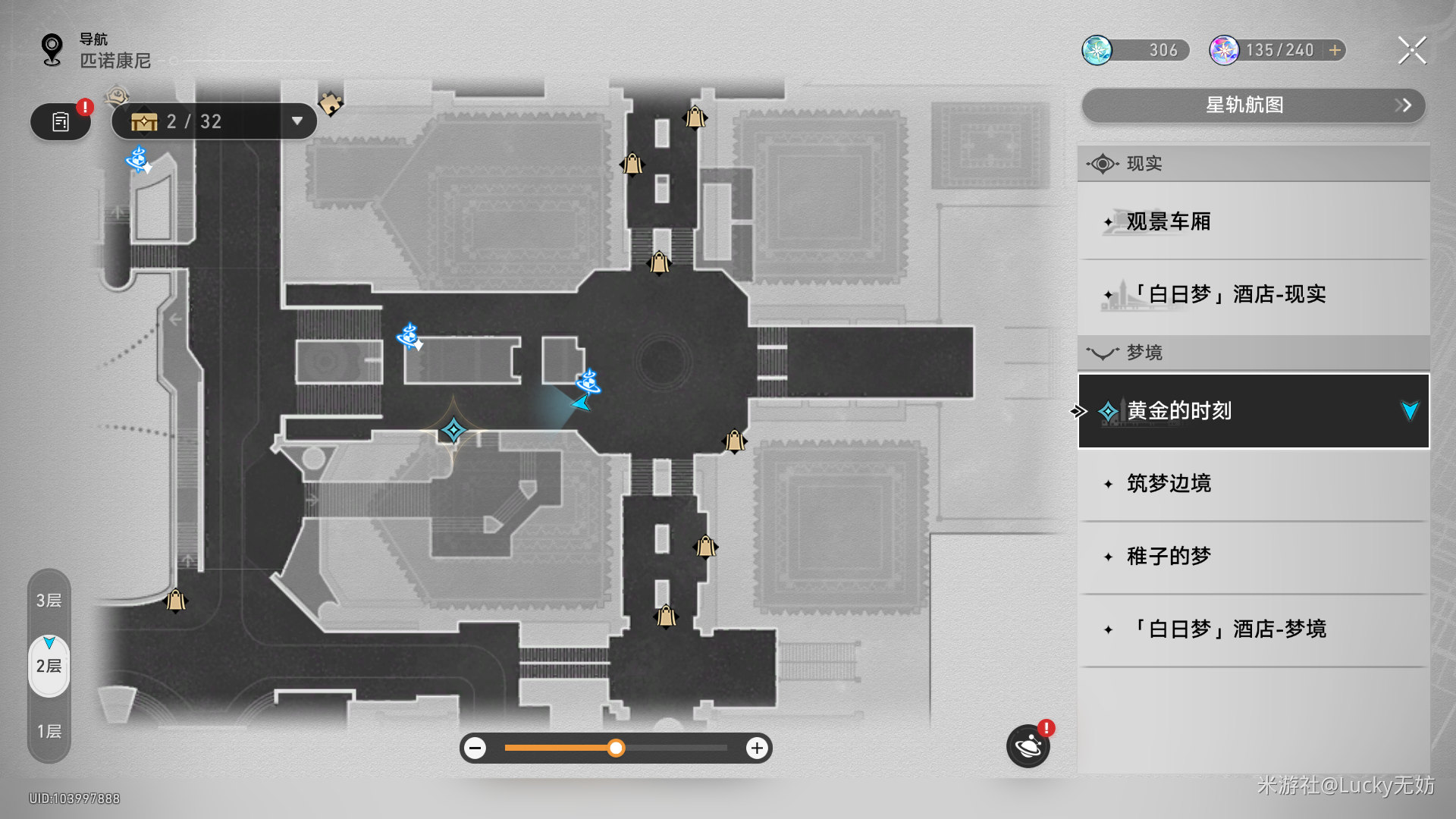Switch to floor 3层

[49, 601]
